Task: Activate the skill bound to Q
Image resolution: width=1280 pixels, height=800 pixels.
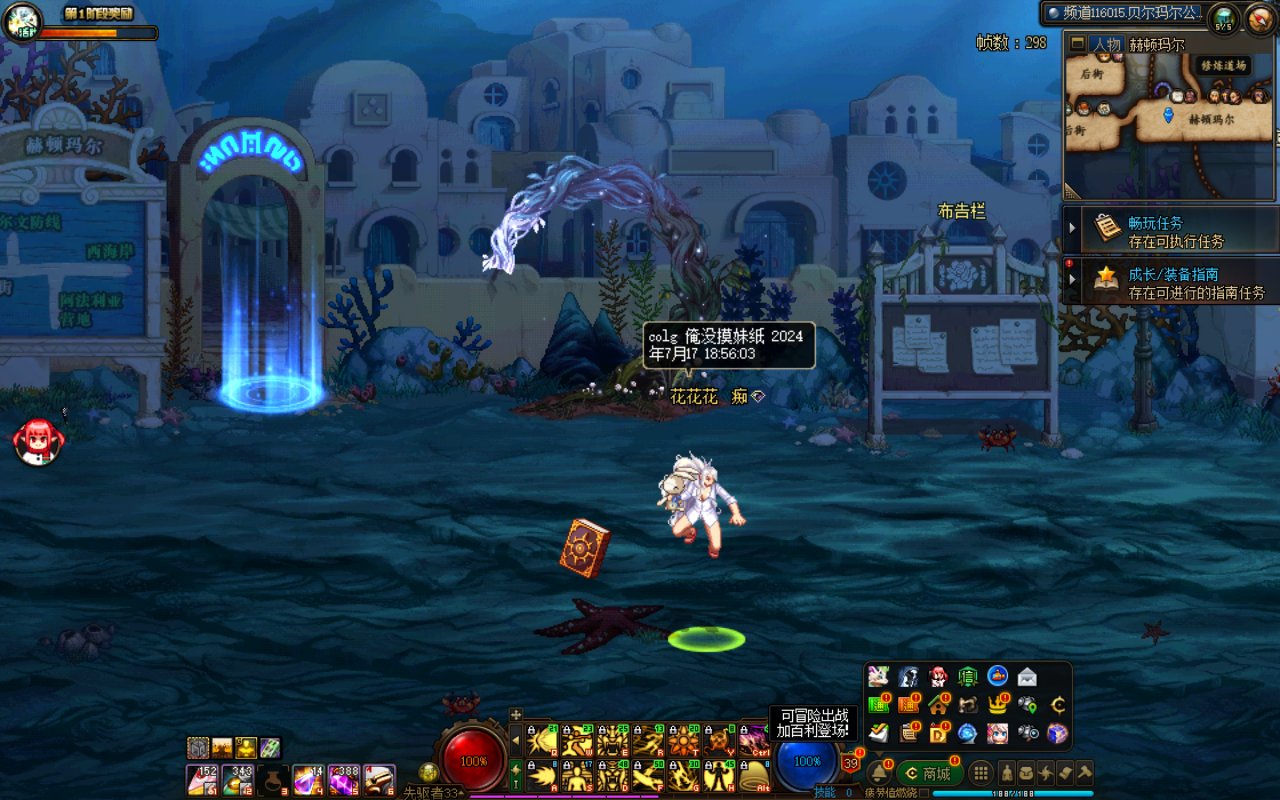Action: click(x=542, y=741)
